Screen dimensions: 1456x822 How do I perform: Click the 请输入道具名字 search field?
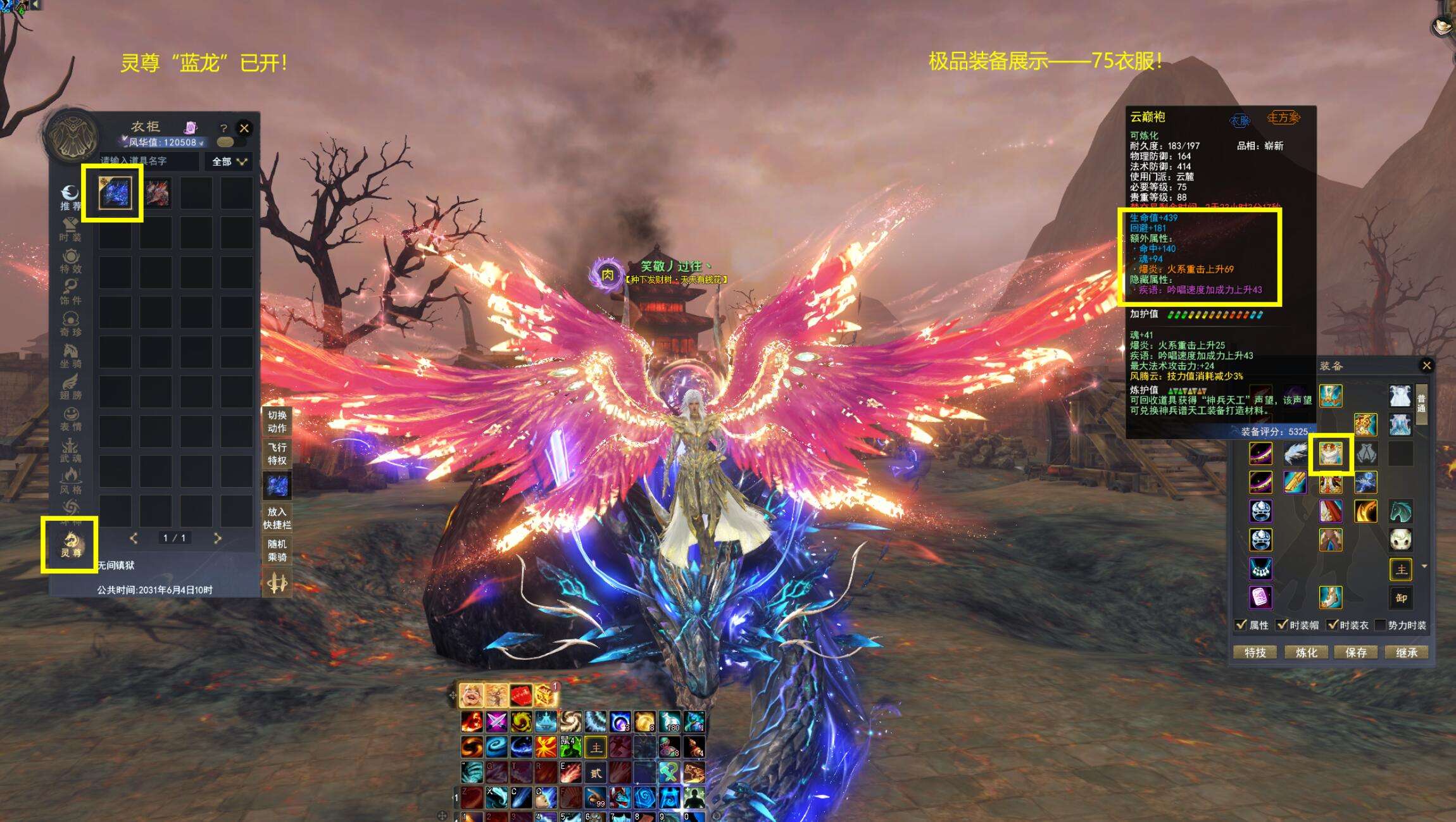(149, 161)
